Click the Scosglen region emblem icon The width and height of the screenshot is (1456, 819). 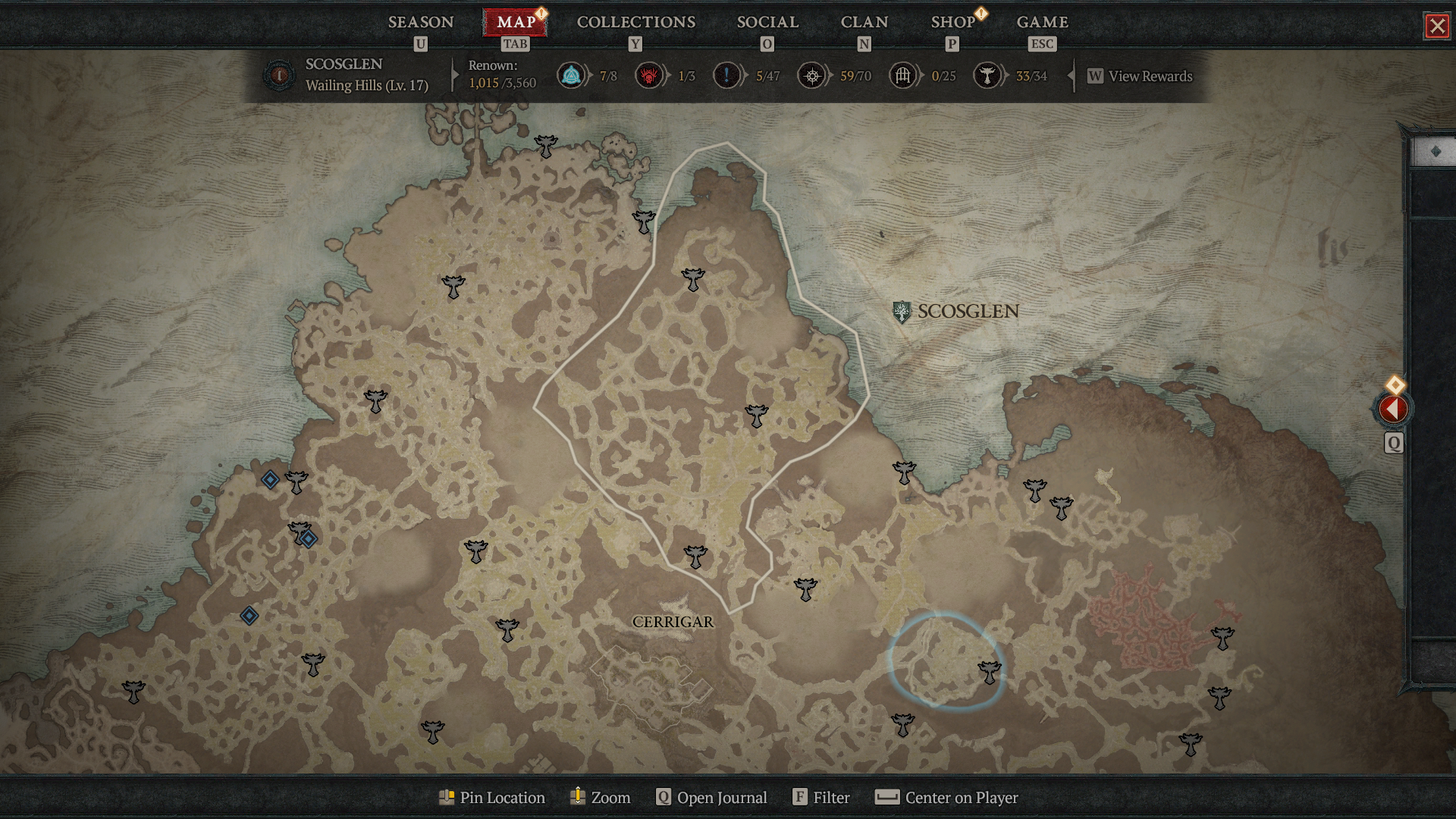pos(902,310)
